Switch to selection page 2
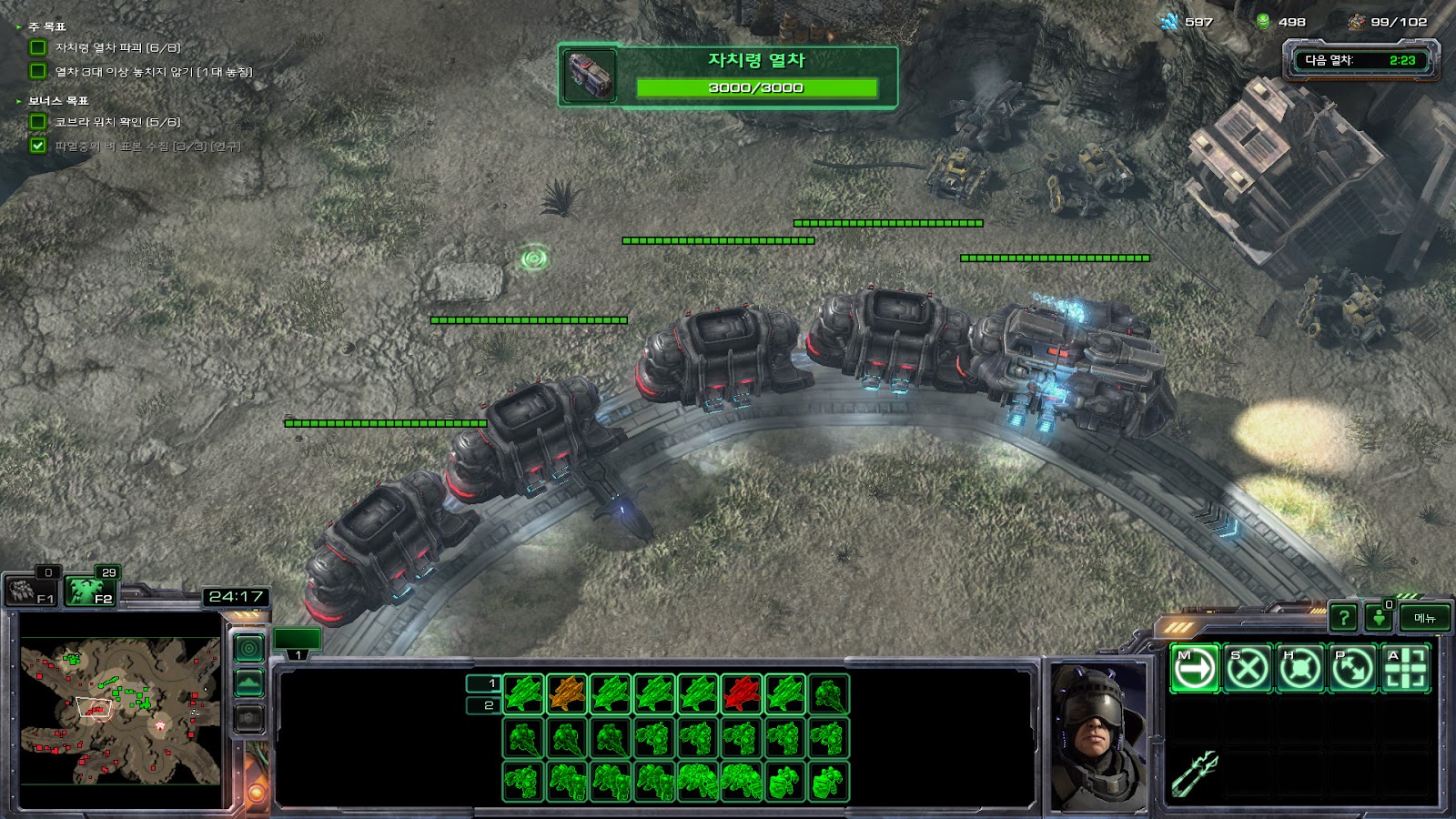1456x819 pixels. (483, 705)
